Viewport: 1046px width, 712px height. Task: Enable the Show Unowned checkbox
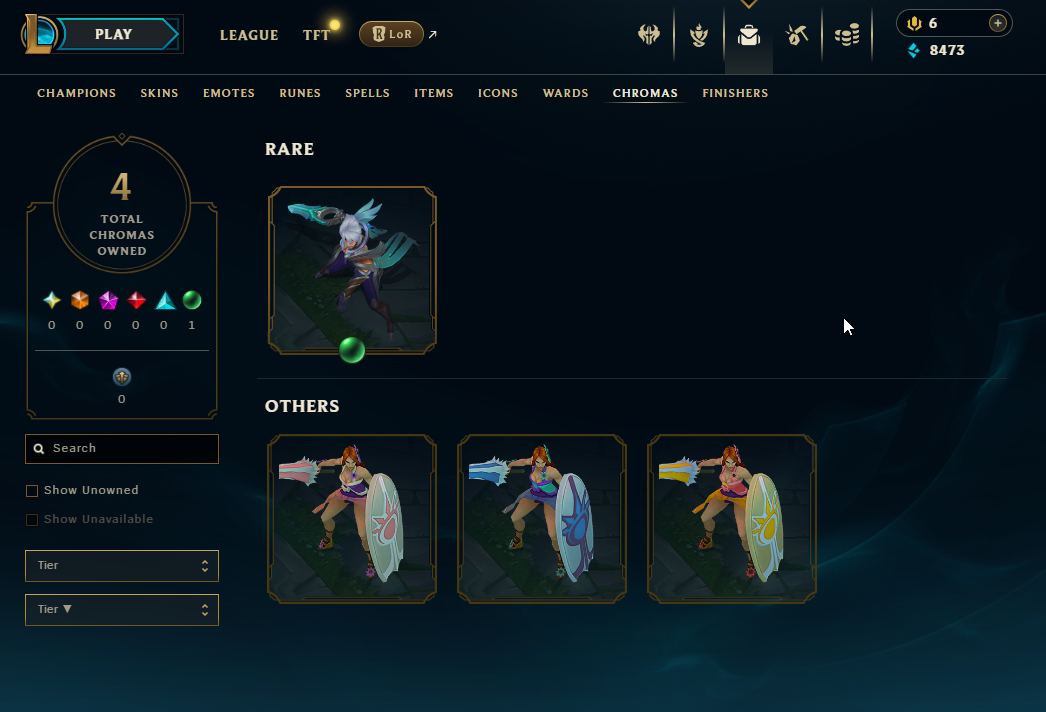coord(32,491)
